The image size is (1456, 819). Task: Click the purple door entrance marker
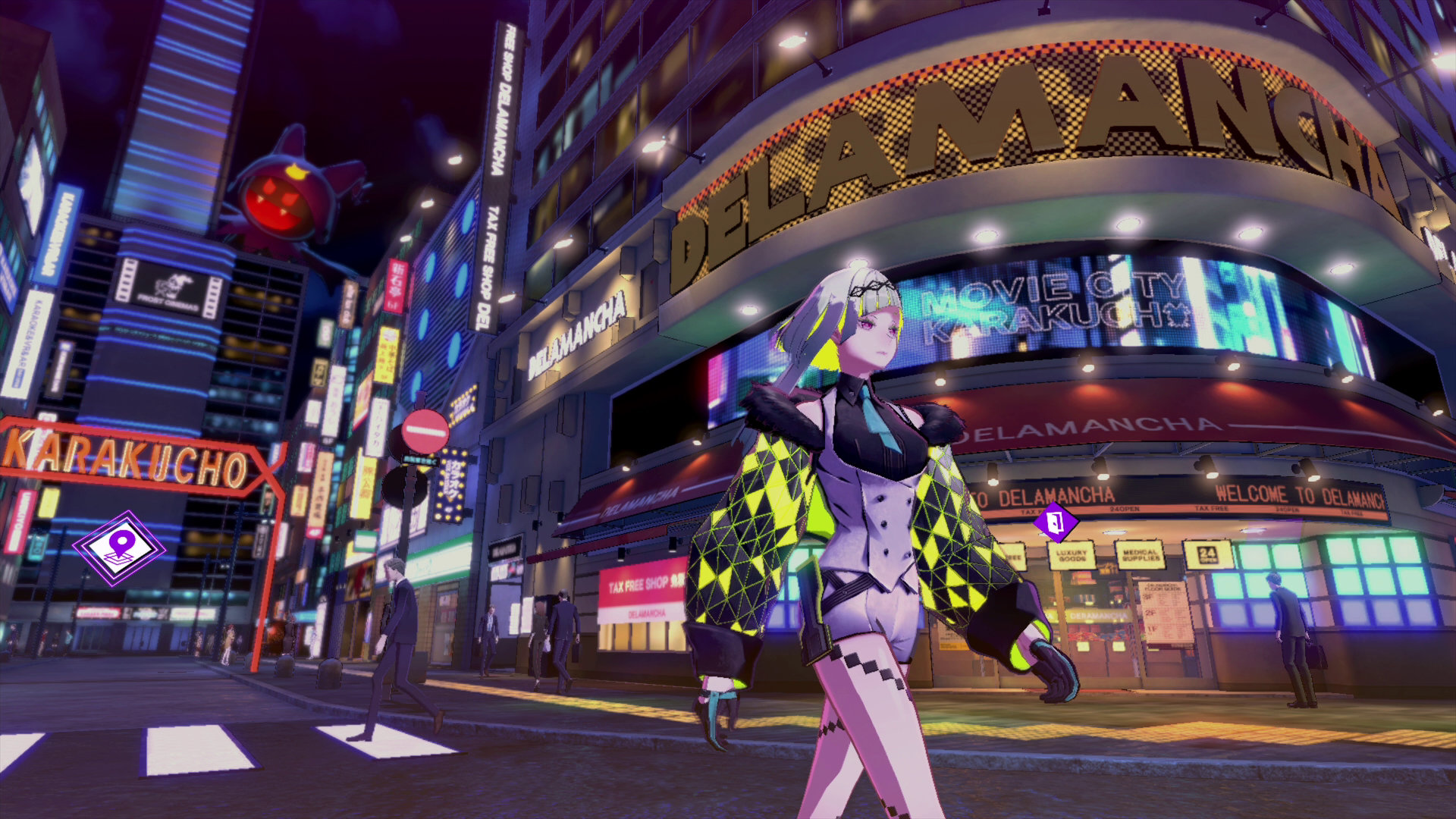[1056, 521]
